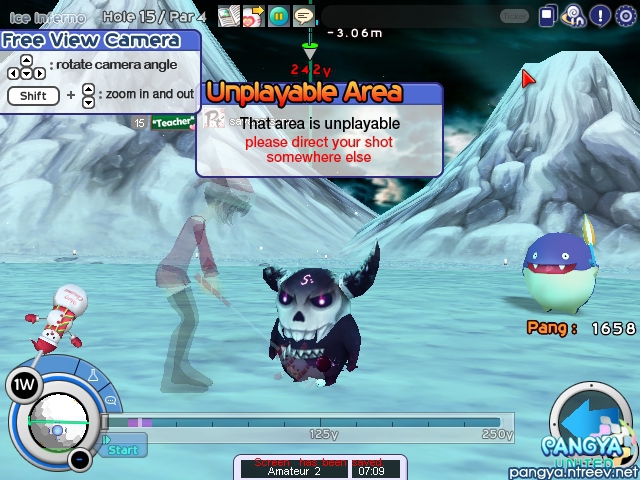
Task: Click the Ticker button
Action: (513, 16)
